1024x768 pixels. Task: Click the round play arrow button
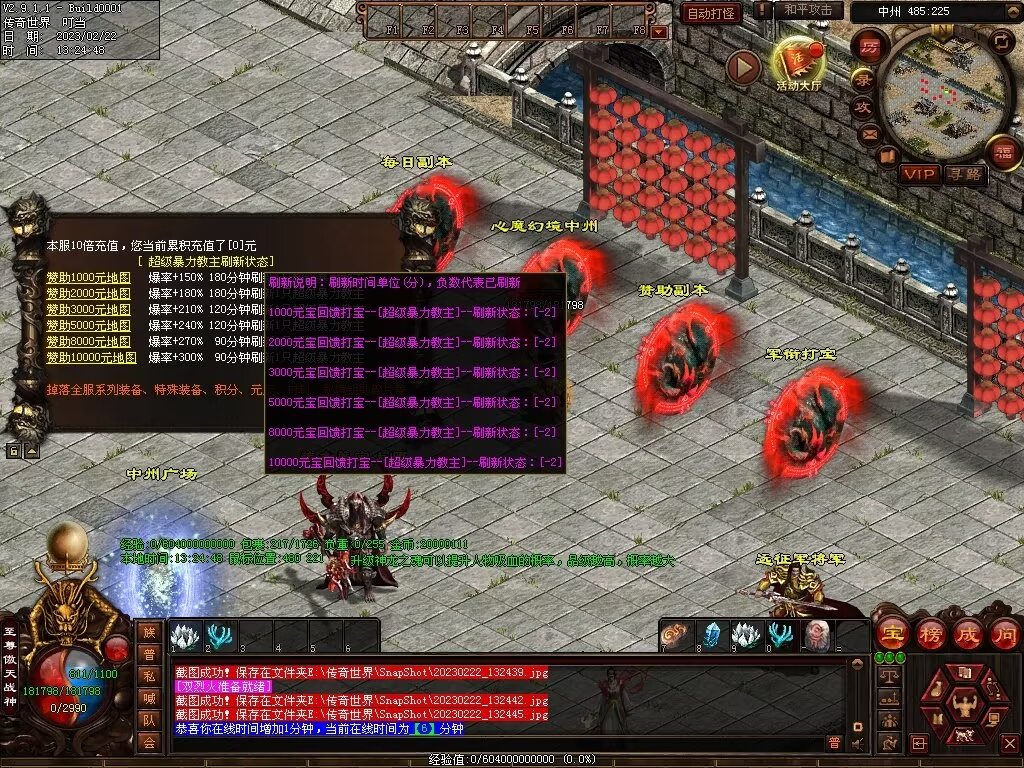coord(743,67)
